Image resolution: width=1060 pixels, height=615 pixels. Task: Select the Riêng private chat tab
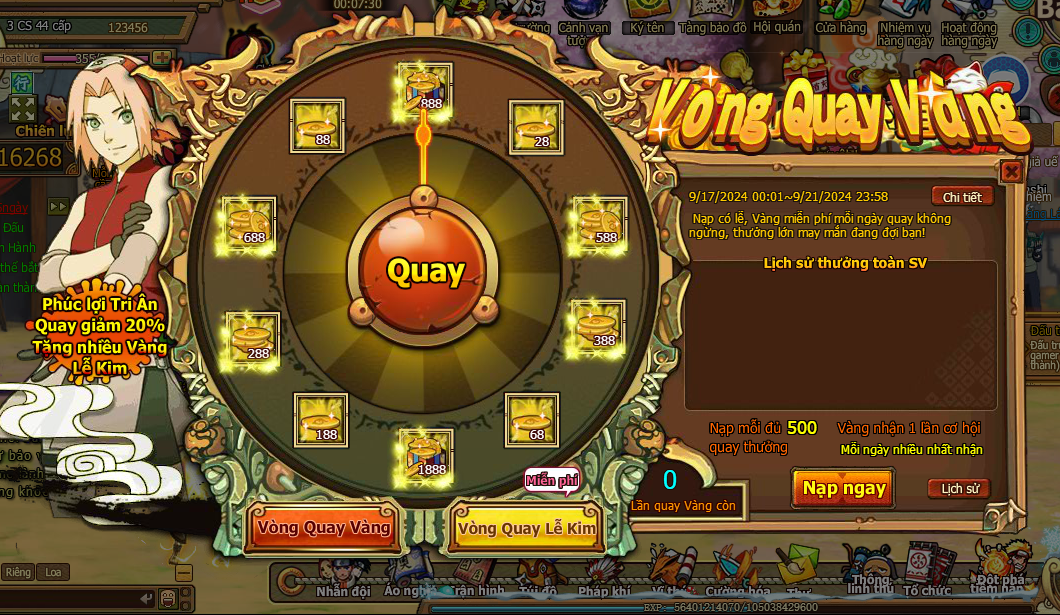pyautogui.click(x=18, y=572)
